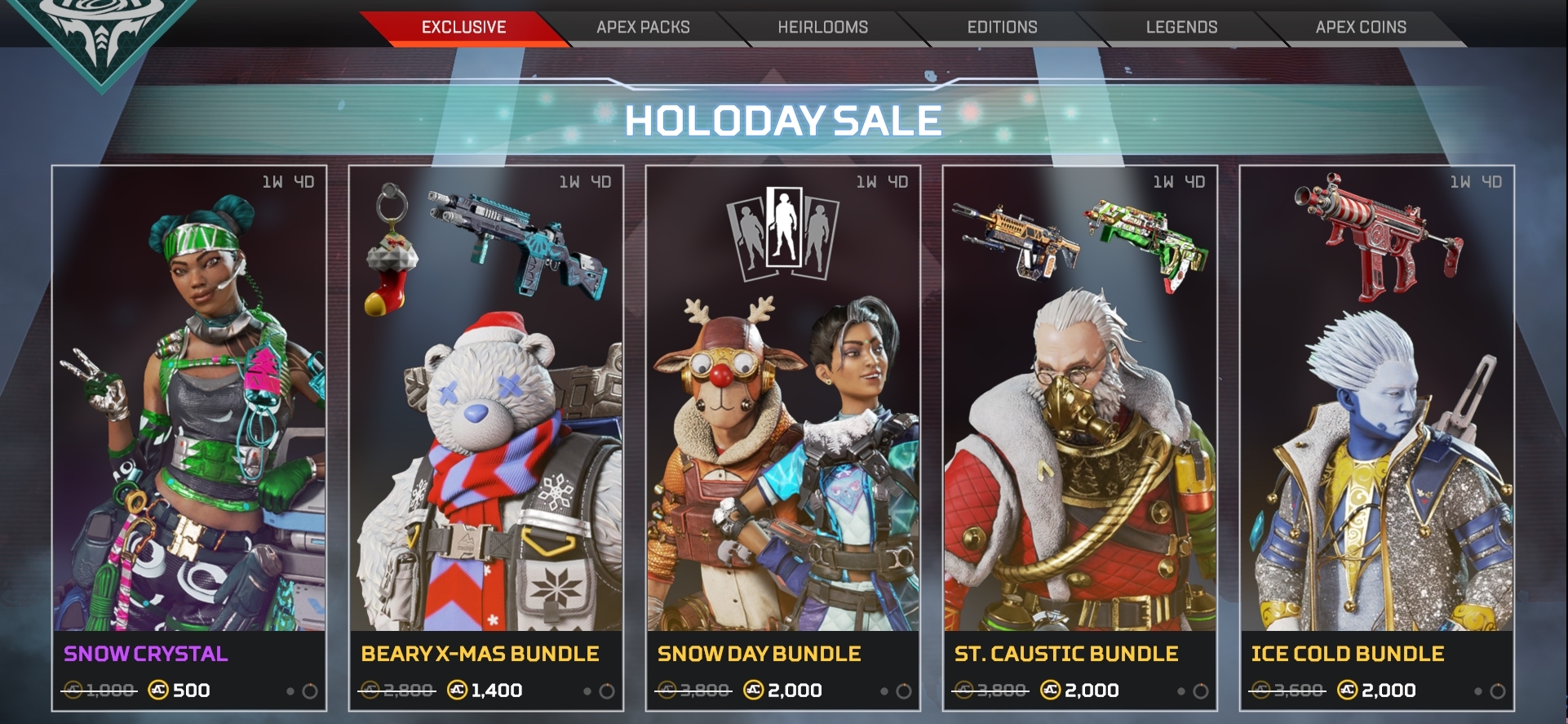Go to the Apex Coins section
Image resolution: width=1568 pixels, height=724 pixels.
pyautogui.click(x=1361, y=26)
